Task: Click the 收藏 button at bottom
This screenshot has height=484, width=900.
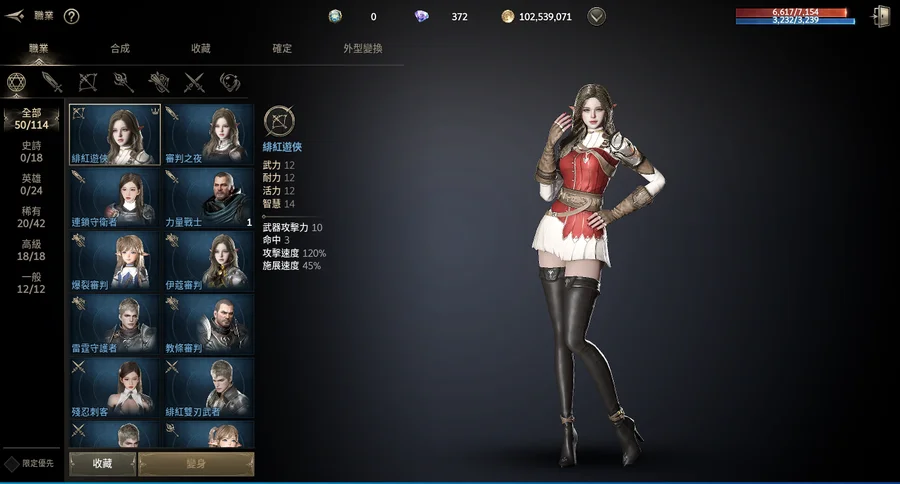Action: click(x=102, y=464)
